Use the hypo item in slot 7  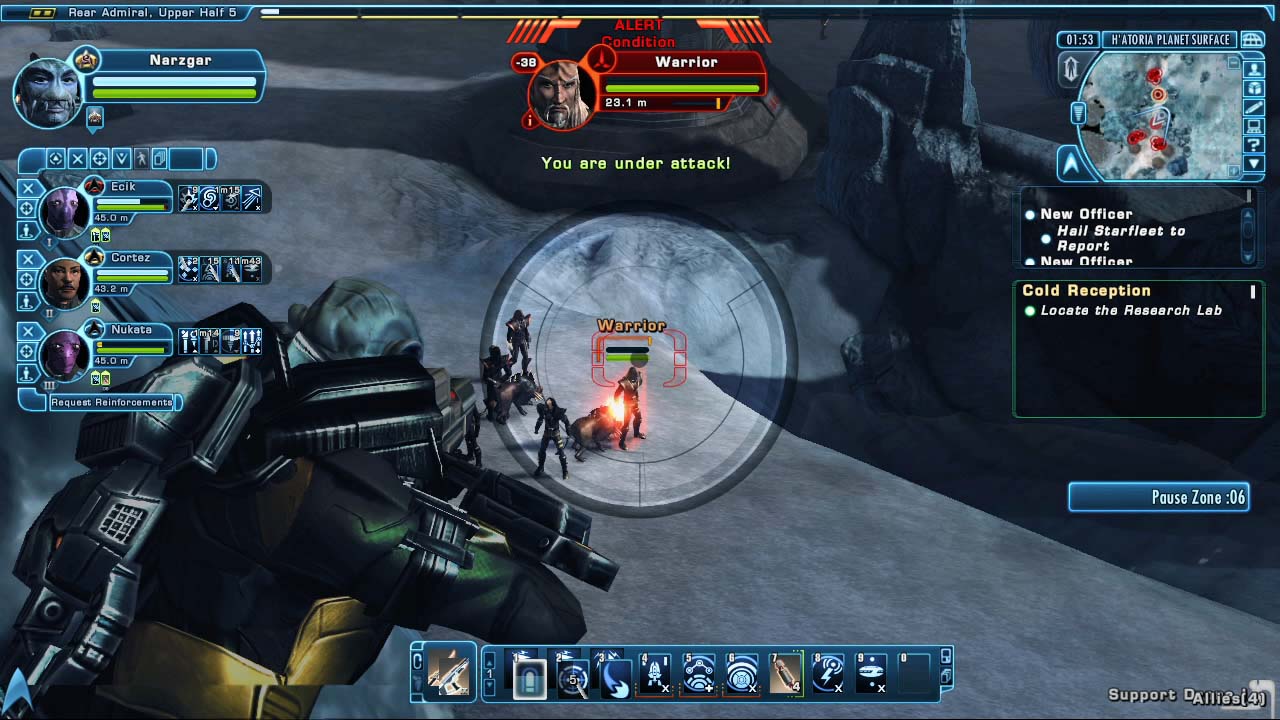[785, 675]
